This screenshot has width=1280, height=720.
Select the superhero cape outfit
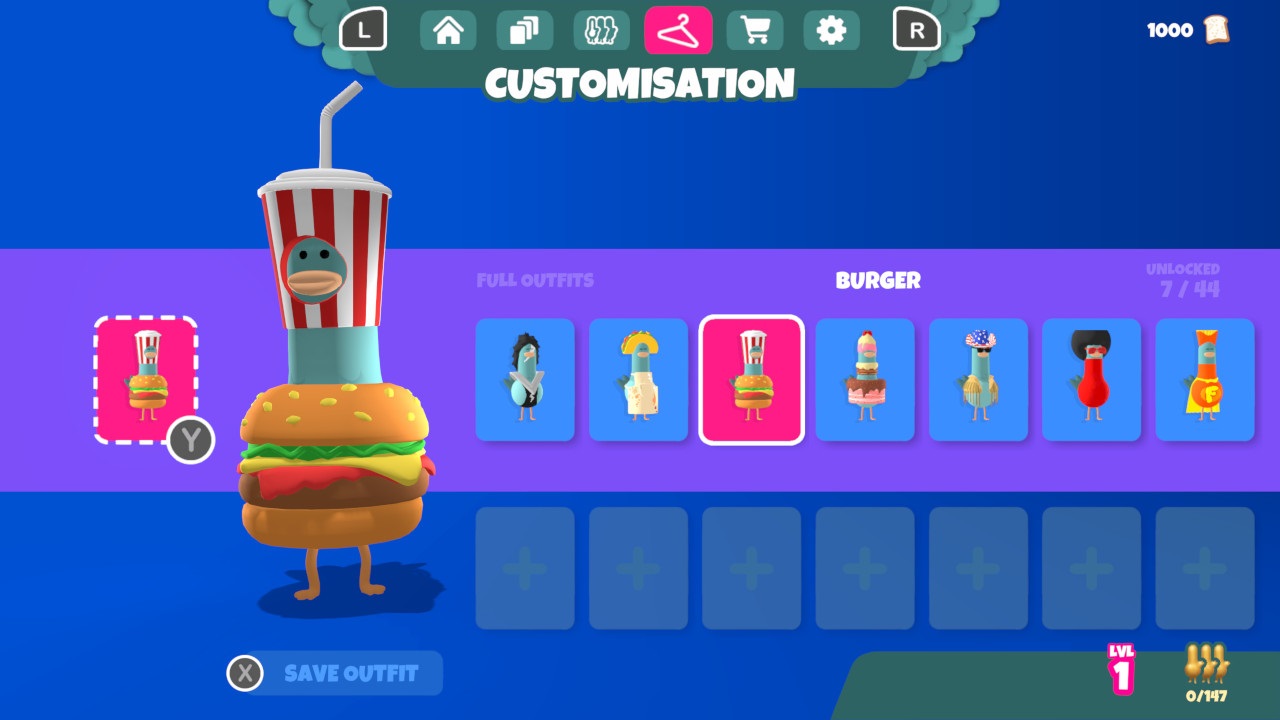1205,380
